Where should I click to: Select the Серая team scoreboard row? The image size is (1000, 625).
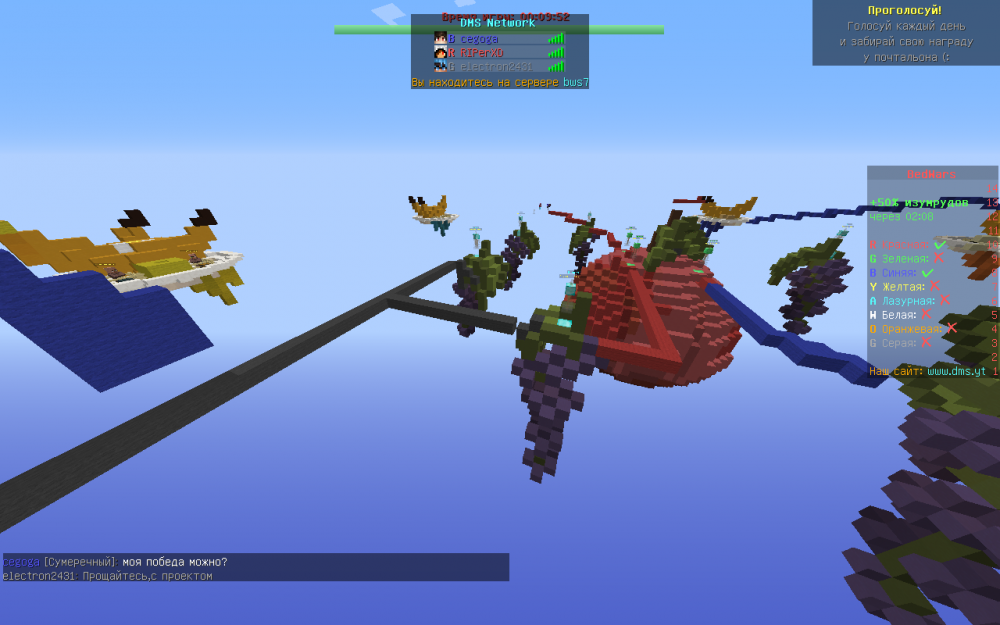(901, 342)
